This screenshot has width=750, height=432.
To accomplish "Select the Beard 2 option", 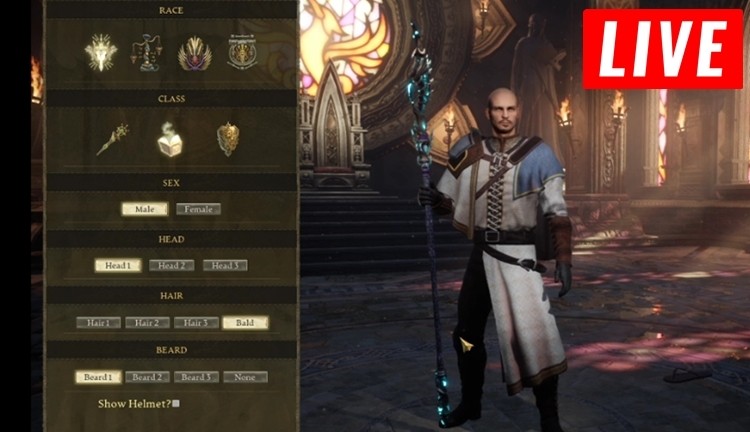I will [x=147, y=377].
